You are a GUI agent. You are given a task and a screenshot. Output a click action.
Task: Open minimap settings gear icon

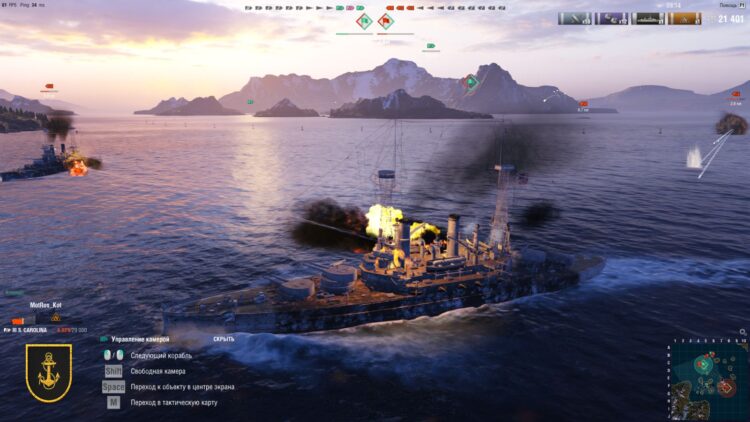pyautogui.click(x=740, y=331)
